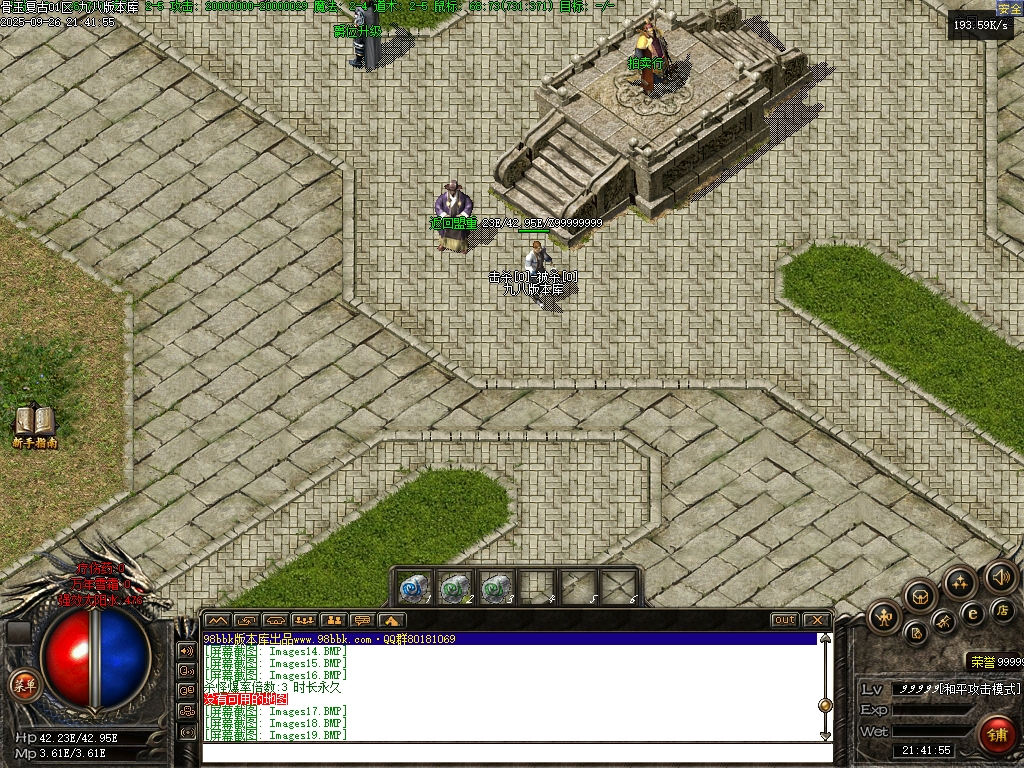1024x768 pixels.
Task: Select the blue scroll in belt slot 1
Action: tap(415, 588)
